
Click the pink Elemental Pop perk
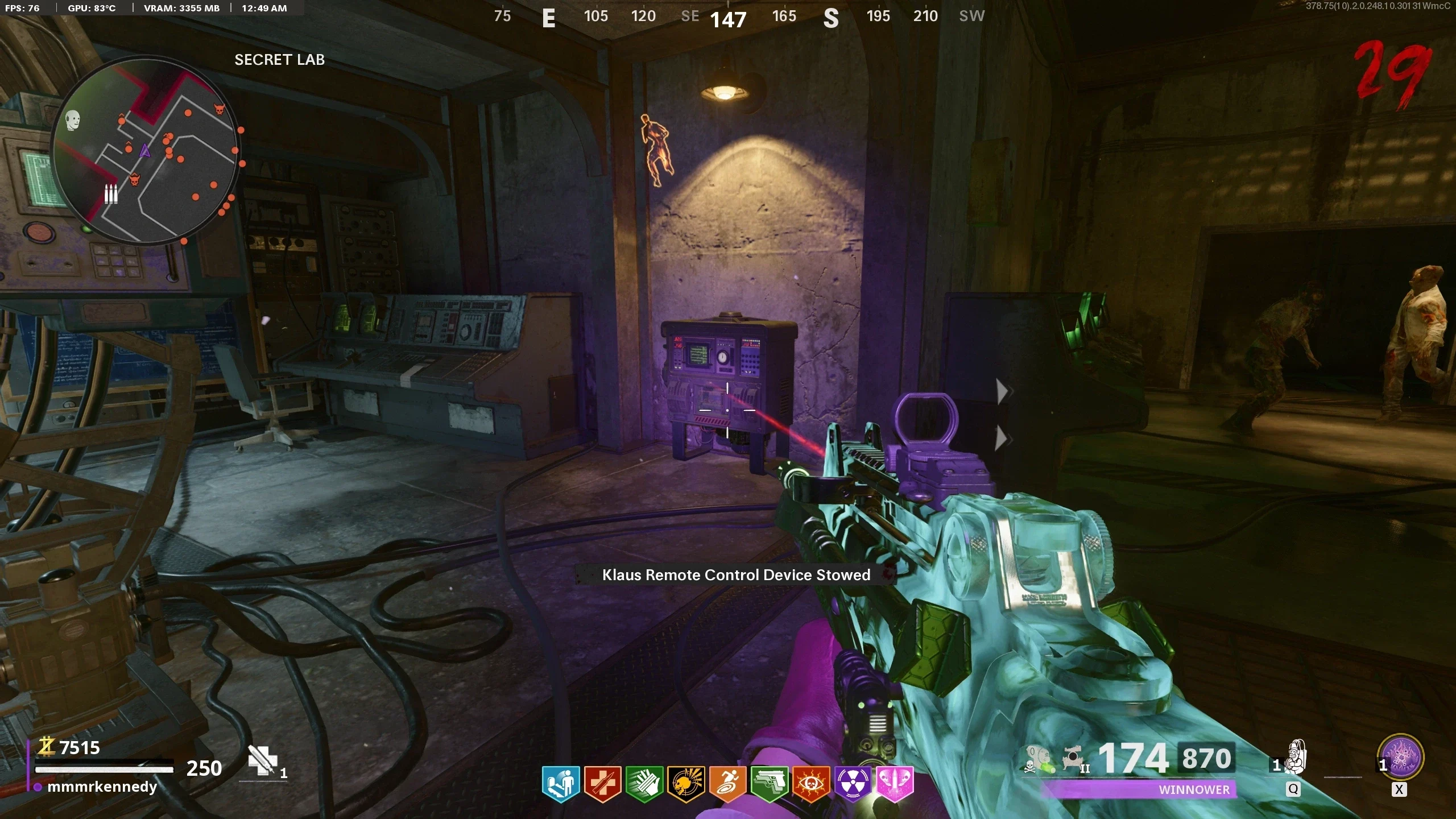(x=894, y=784)
